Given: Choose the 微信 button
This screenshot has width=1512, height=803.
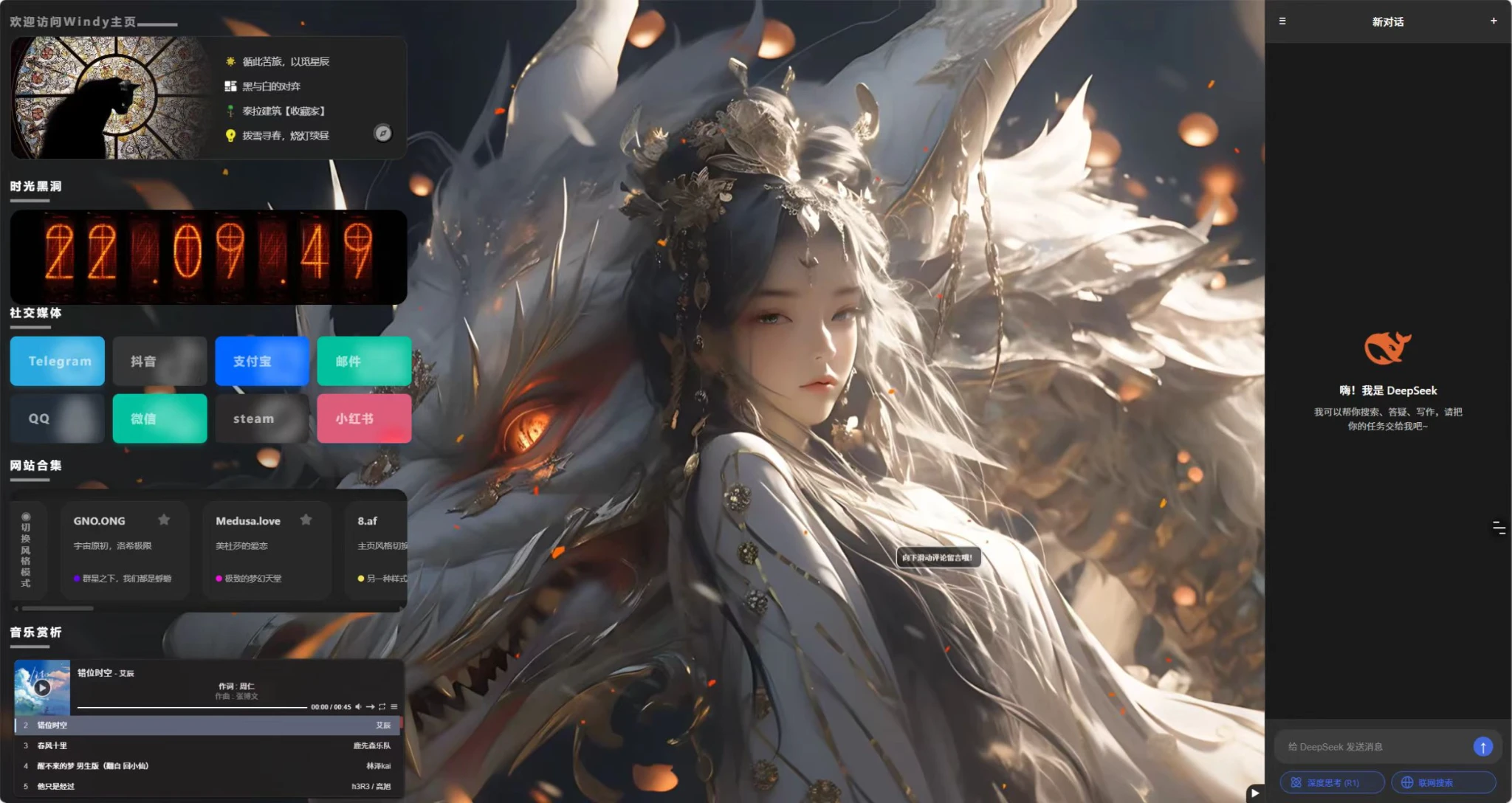Looking at the screenshot, I should (159, 418).
